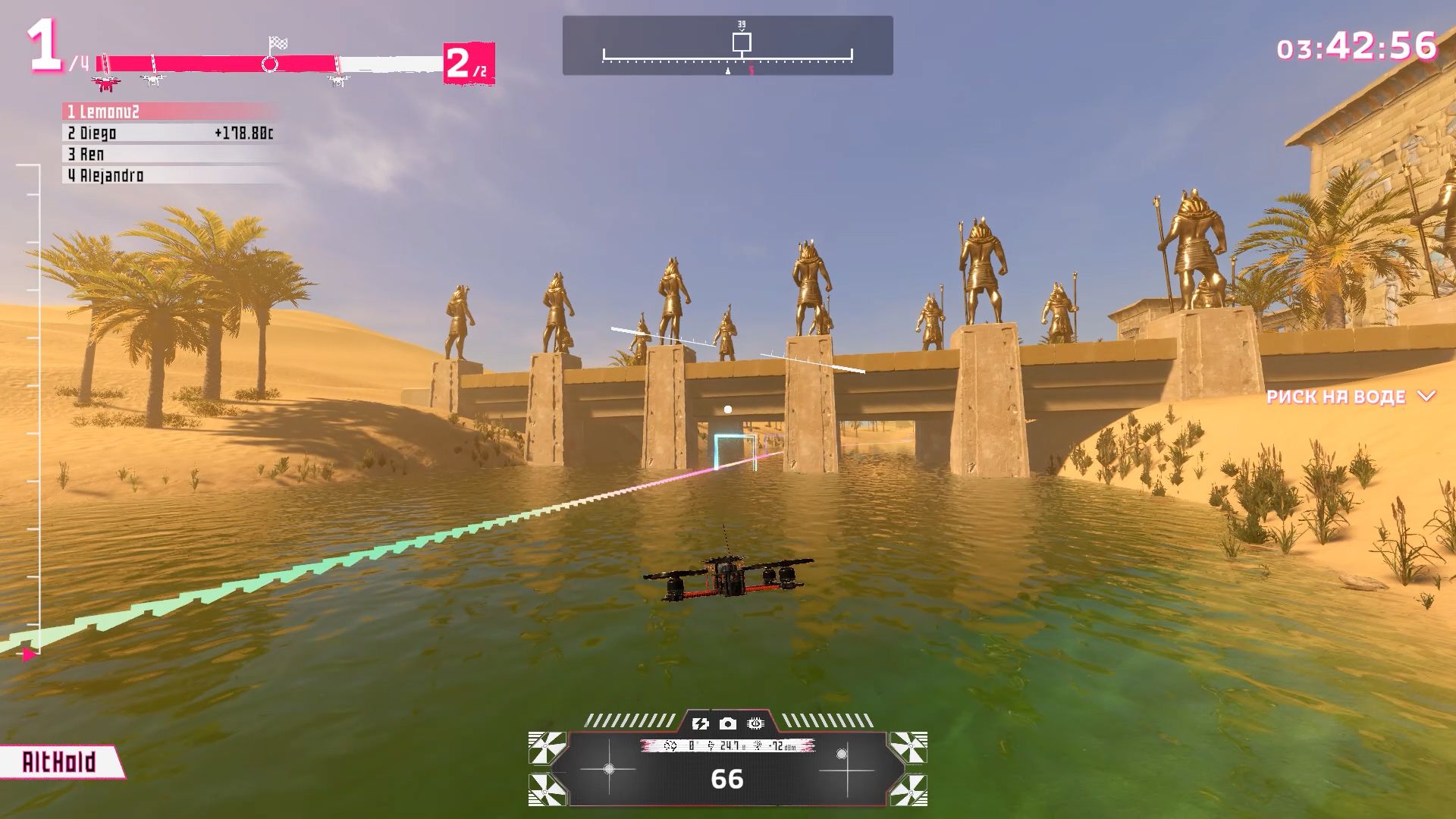Screen dimensions: 1456x819
Task: Click the compass heading bar
Action: pyautogui.click(x=727, y=45)
